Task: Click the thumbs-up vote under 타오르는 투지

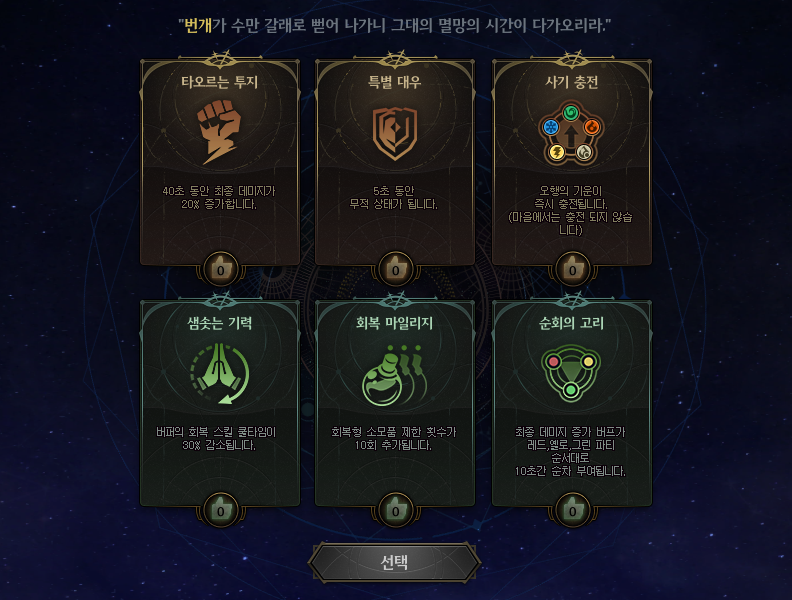Action: tap(220, 269)
